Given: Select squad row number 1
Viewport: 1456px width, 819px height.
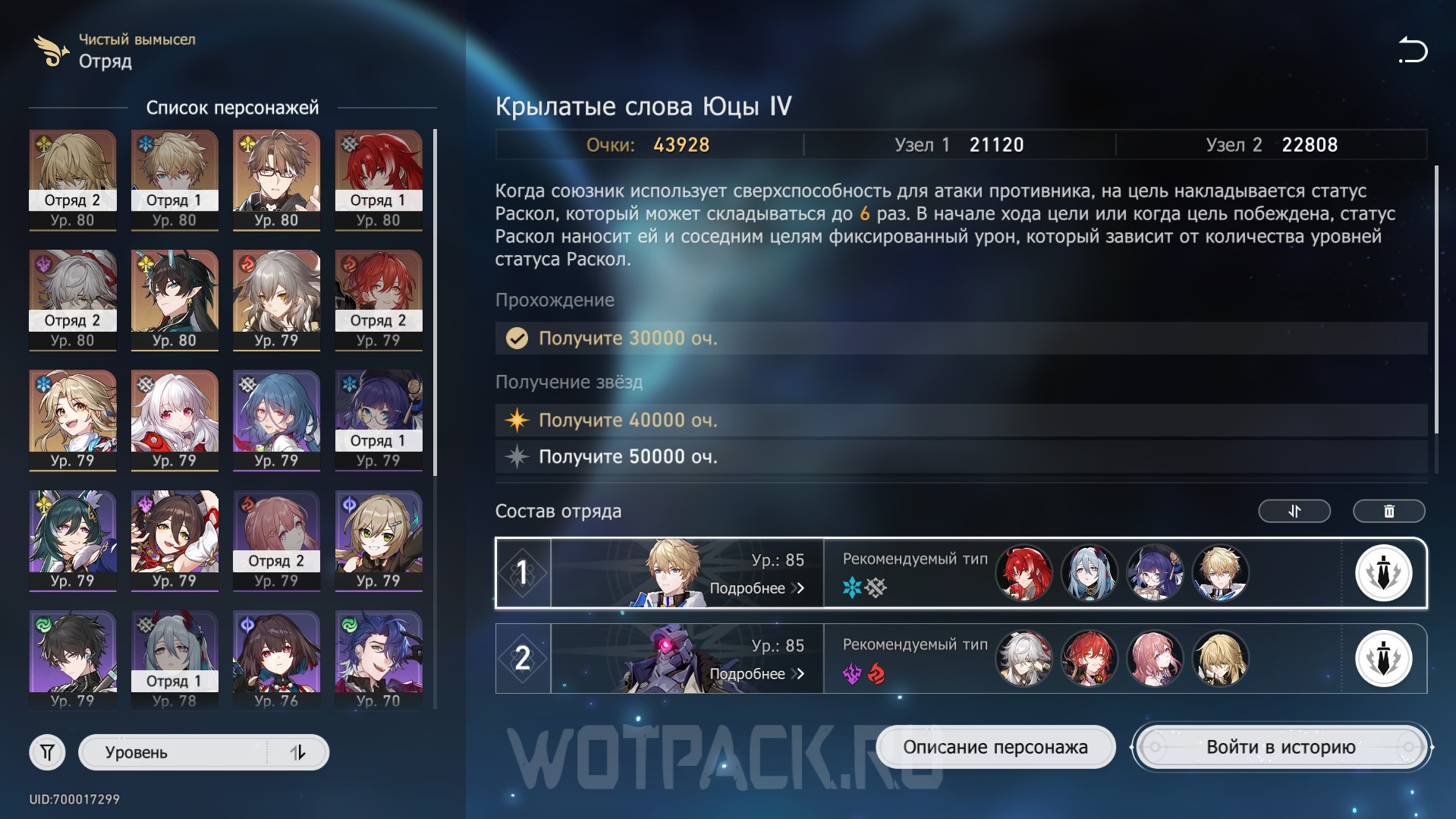Looking at the screenshot, I should coord(523,573).
